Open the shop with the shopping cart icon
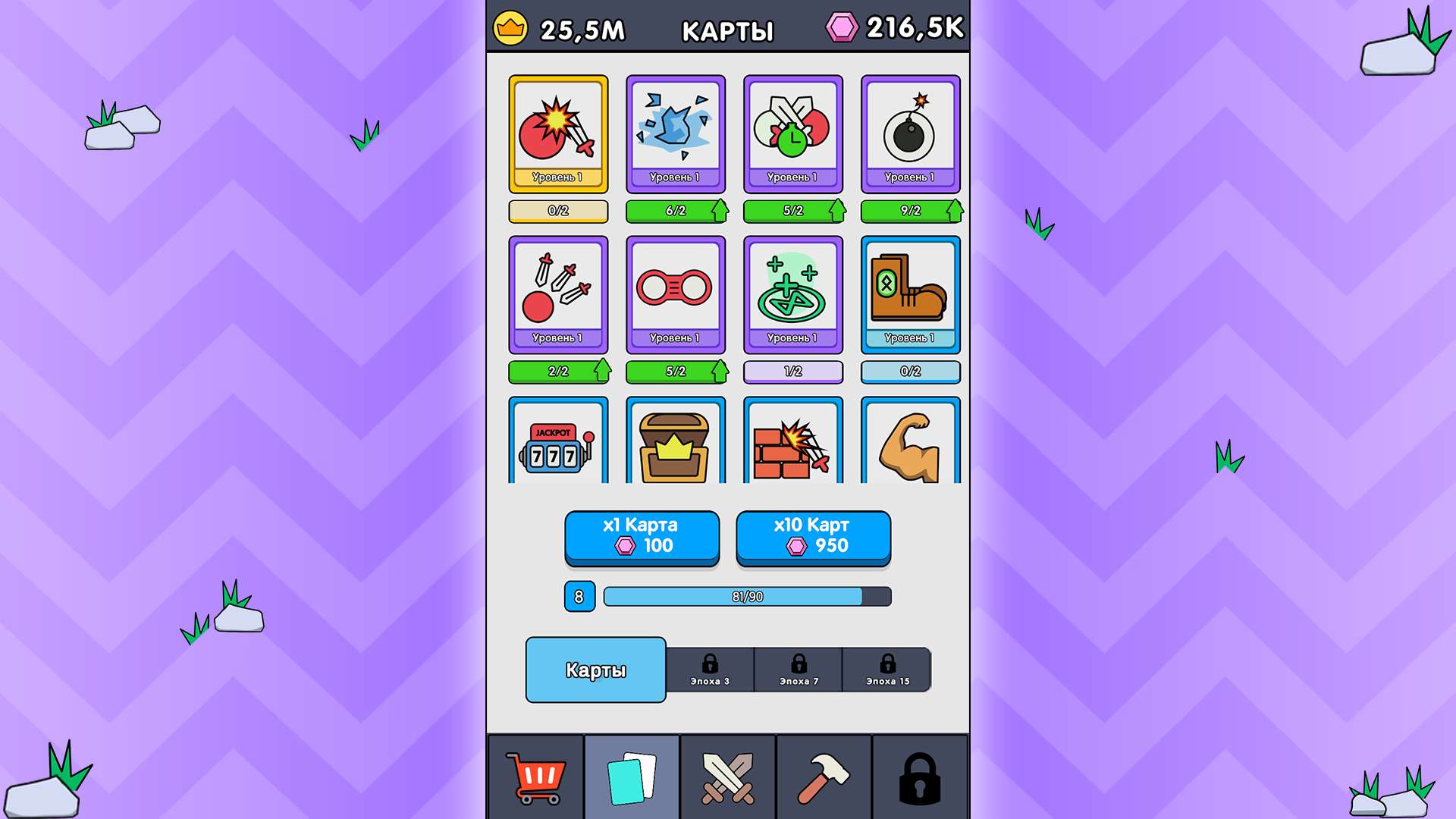Screen dimensions: 1456x819 (536, 777)
